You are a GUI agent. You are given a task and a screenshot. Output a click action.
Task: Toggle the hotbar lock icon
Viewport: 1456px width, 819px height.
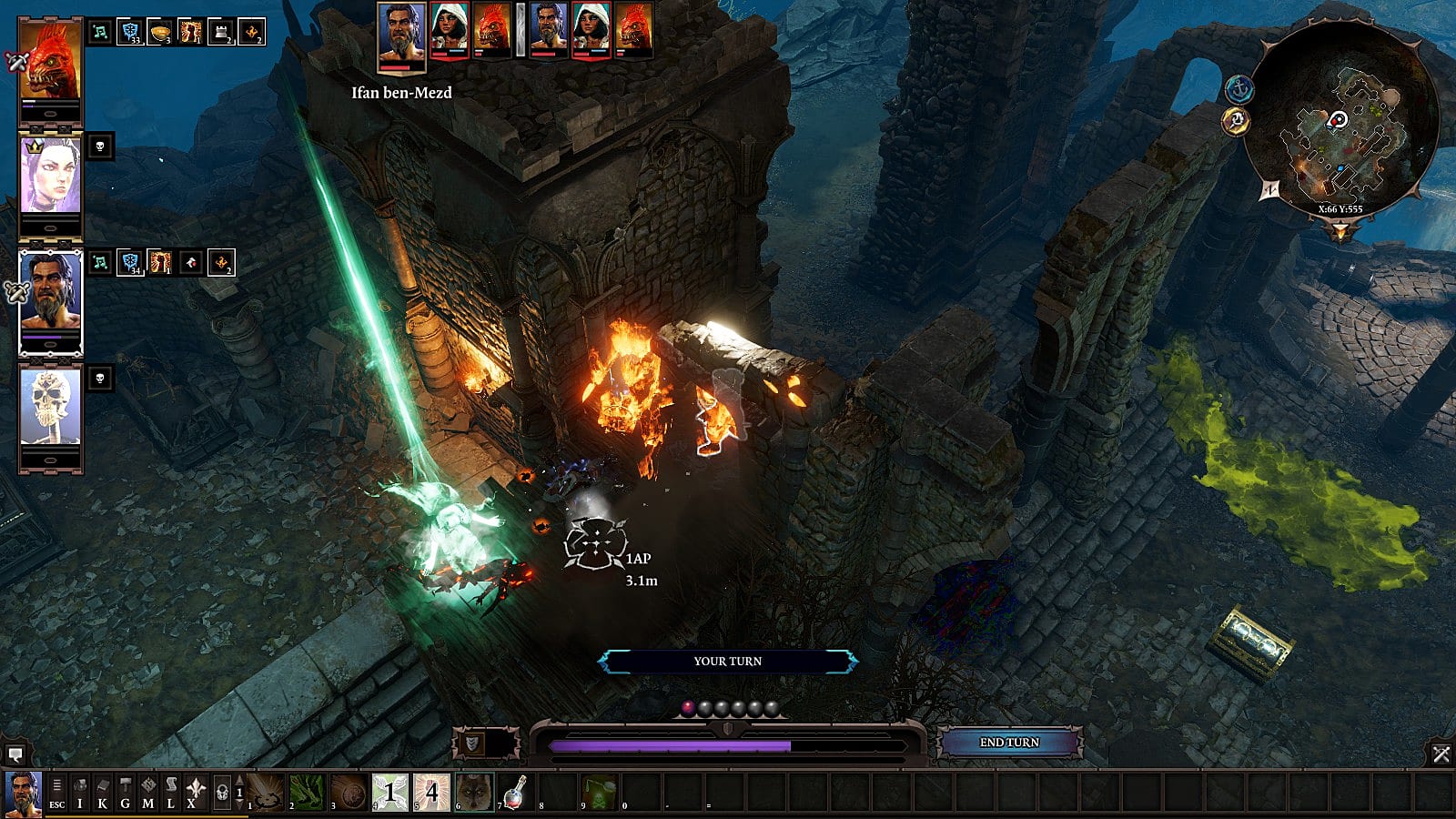point(221,793)
